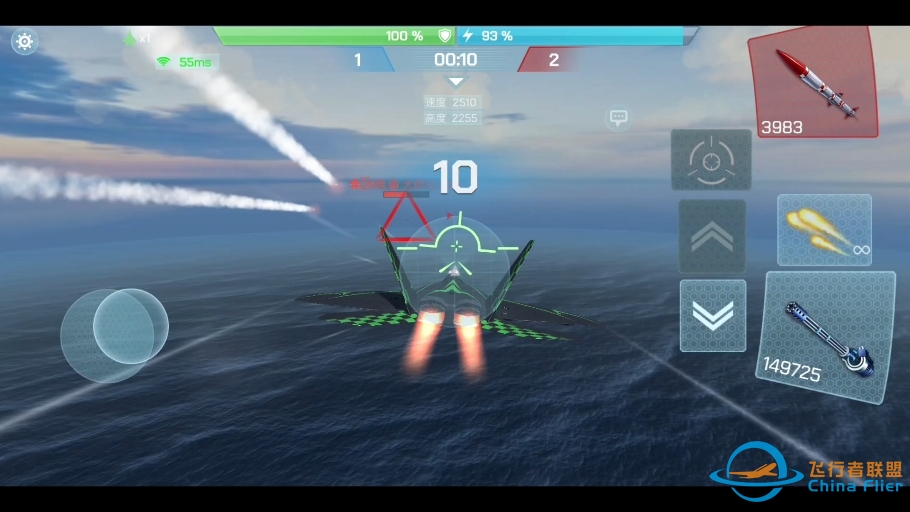
Task: Open the gear settings menu
Action: coord(24,42)
